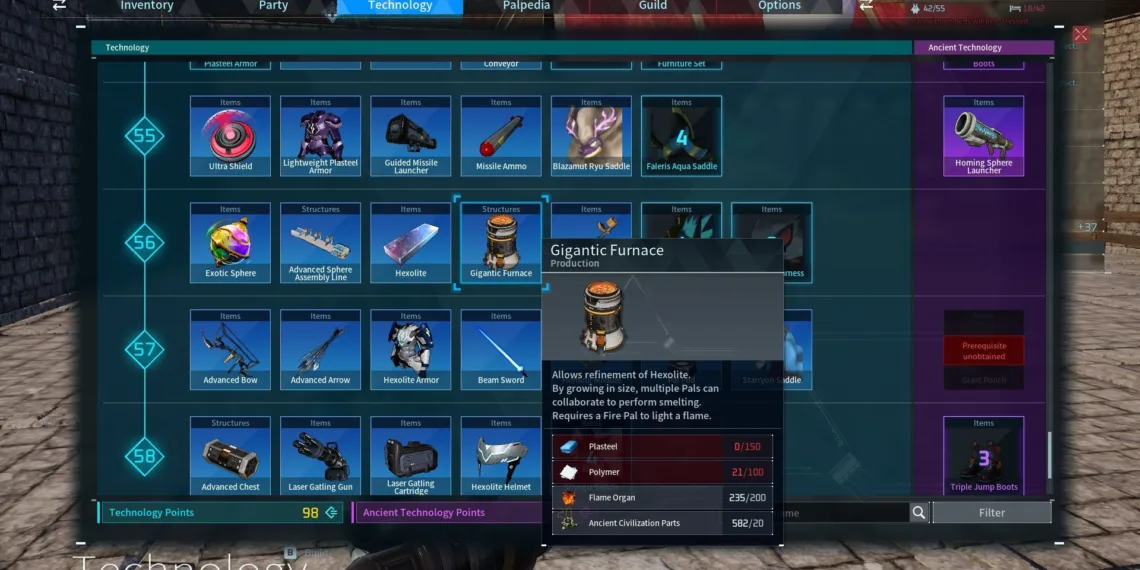Unlock the Guided Missile Launcher
Viewport: 1140px width, 570px height.
pos(411,136)
